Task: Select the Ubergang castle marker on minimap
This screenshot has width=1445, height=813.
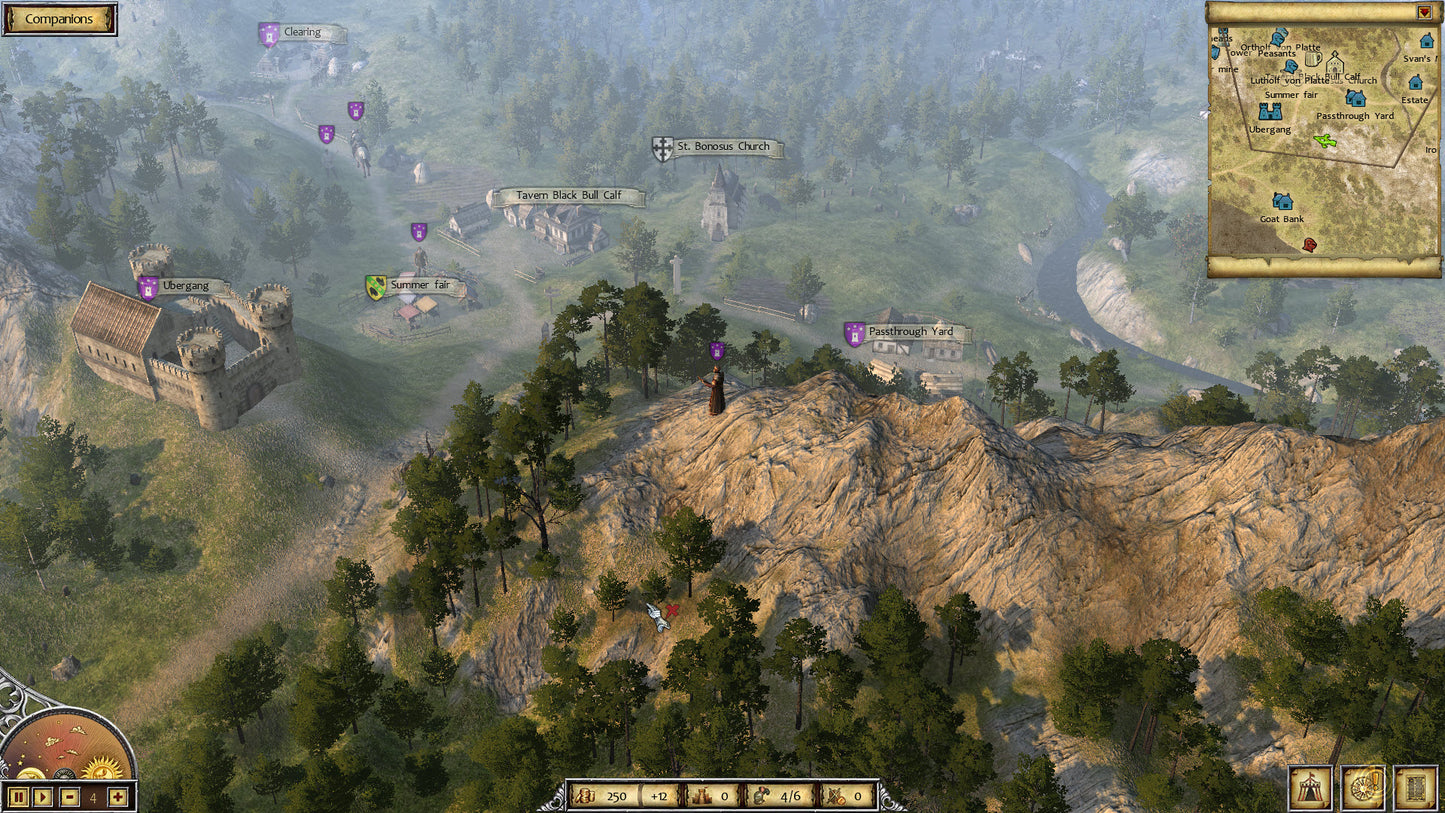Action: 1270,111
